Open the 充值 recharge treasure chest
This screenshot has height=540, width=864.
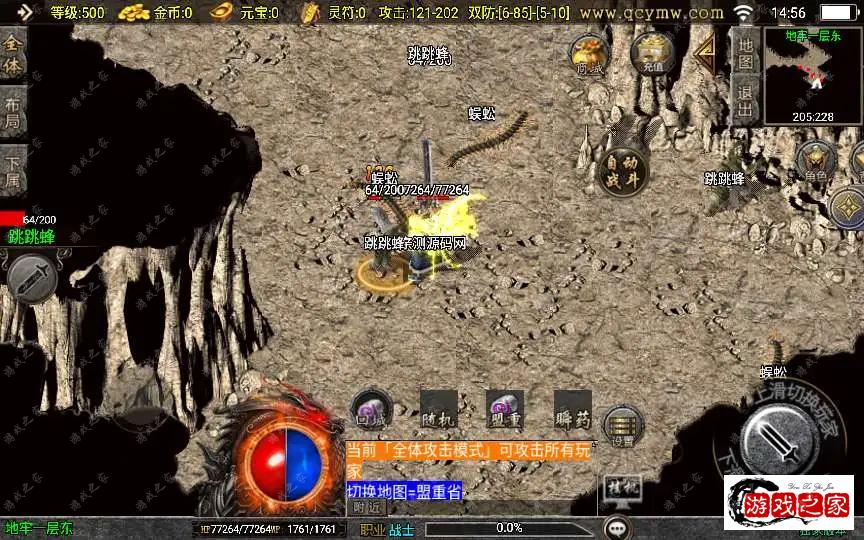pos(653,54)
